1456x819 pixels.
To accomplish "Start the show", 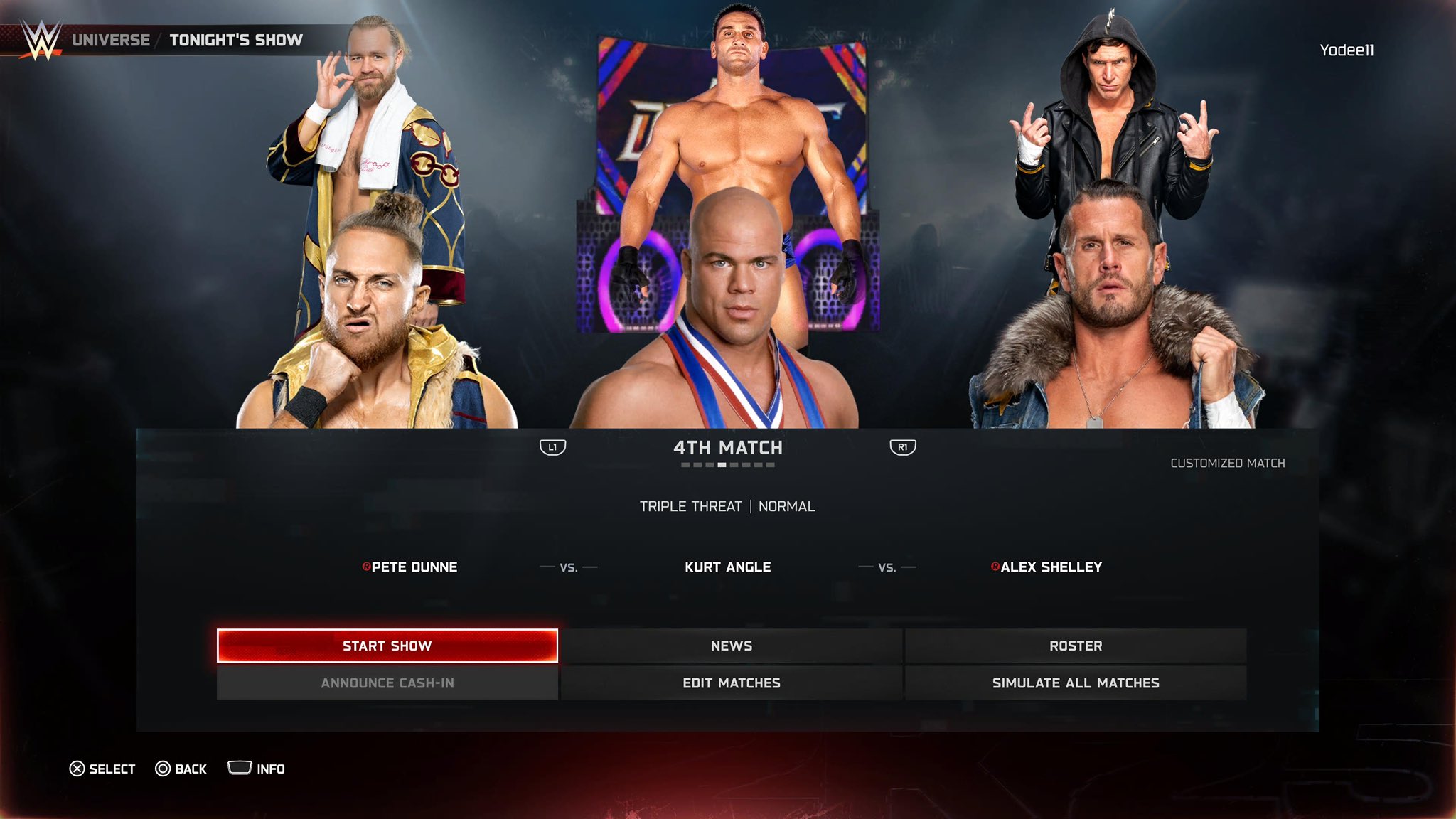I will pos(387,646).
